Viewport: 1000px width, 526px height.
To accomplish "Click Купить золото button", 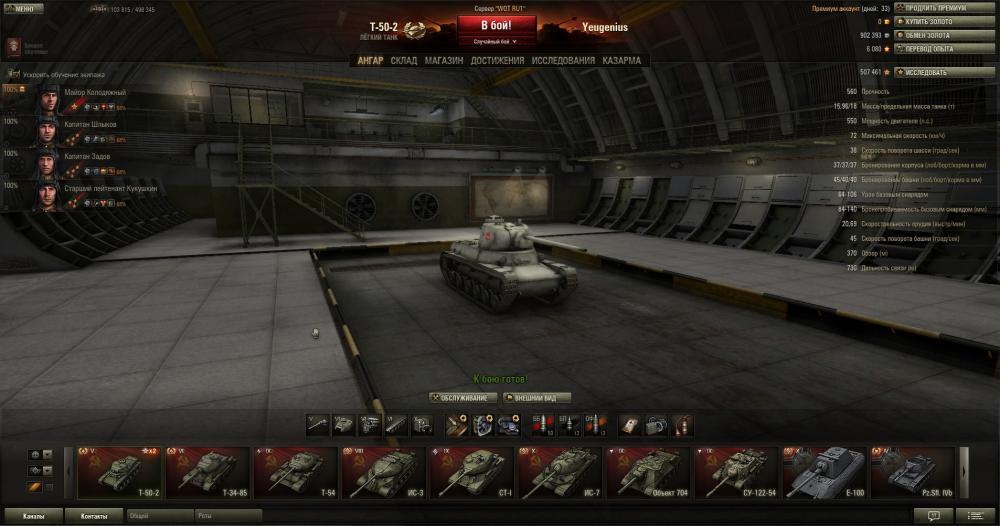I will click(x=930, y=21).
